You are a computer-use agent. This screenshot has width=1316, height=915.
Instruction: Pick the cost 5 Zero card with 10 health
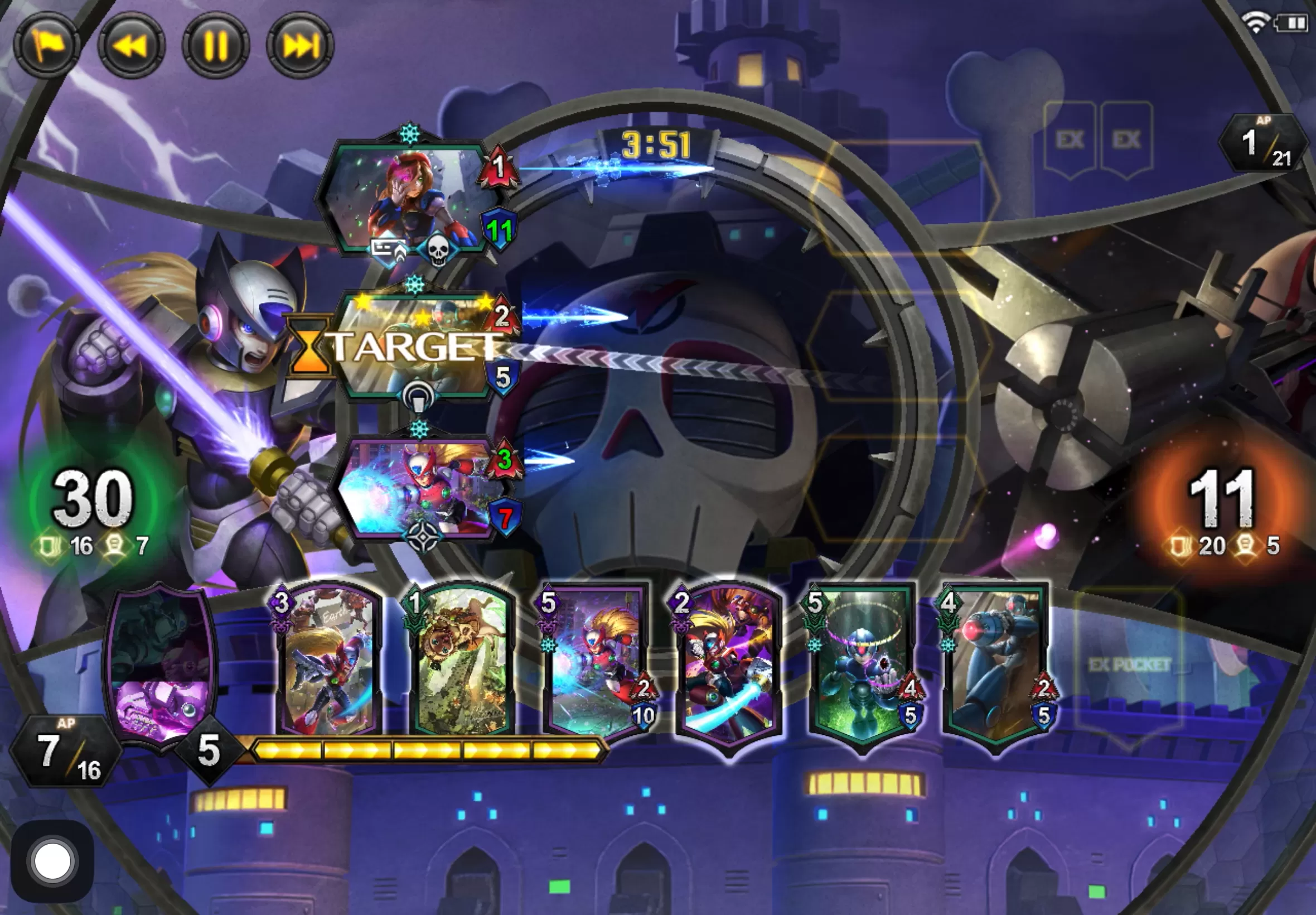point(596,662)
